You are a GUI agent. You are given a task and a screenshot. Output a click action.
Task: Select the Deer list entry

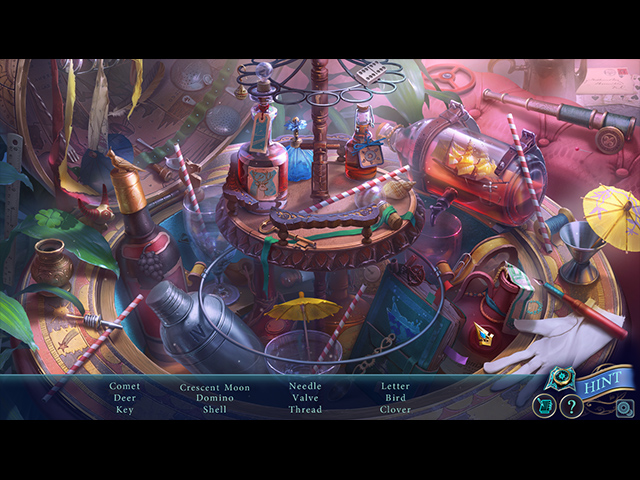[x=124, y=398]
